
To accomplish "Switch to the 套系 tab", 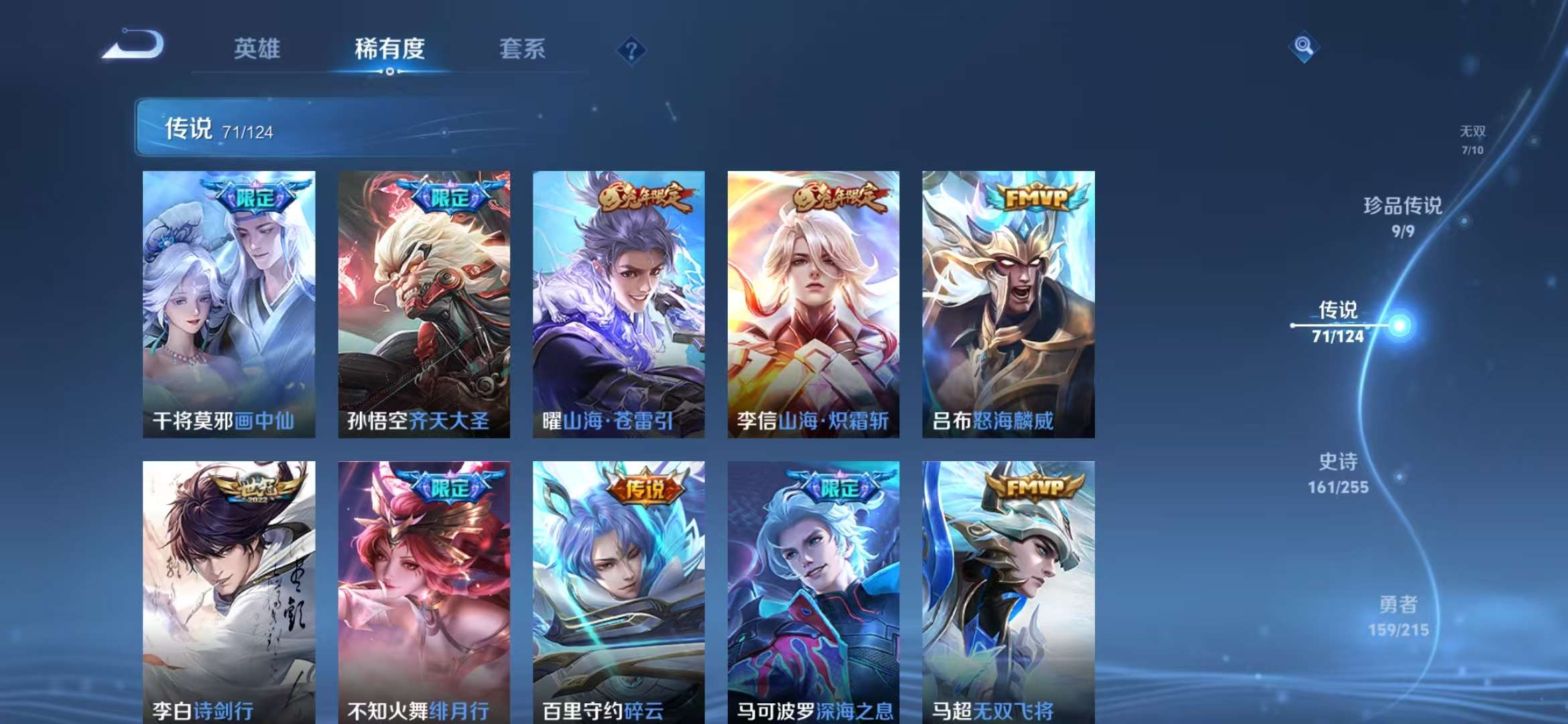I will 522,49.
